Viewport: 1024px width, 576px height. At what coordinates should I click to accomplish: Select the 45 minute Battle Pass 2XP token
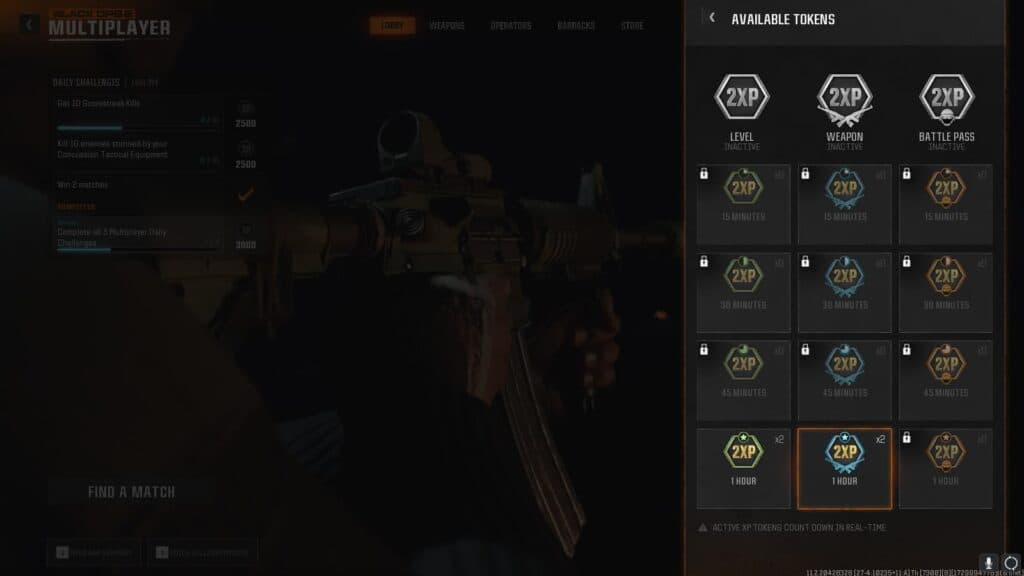point(945,380)
